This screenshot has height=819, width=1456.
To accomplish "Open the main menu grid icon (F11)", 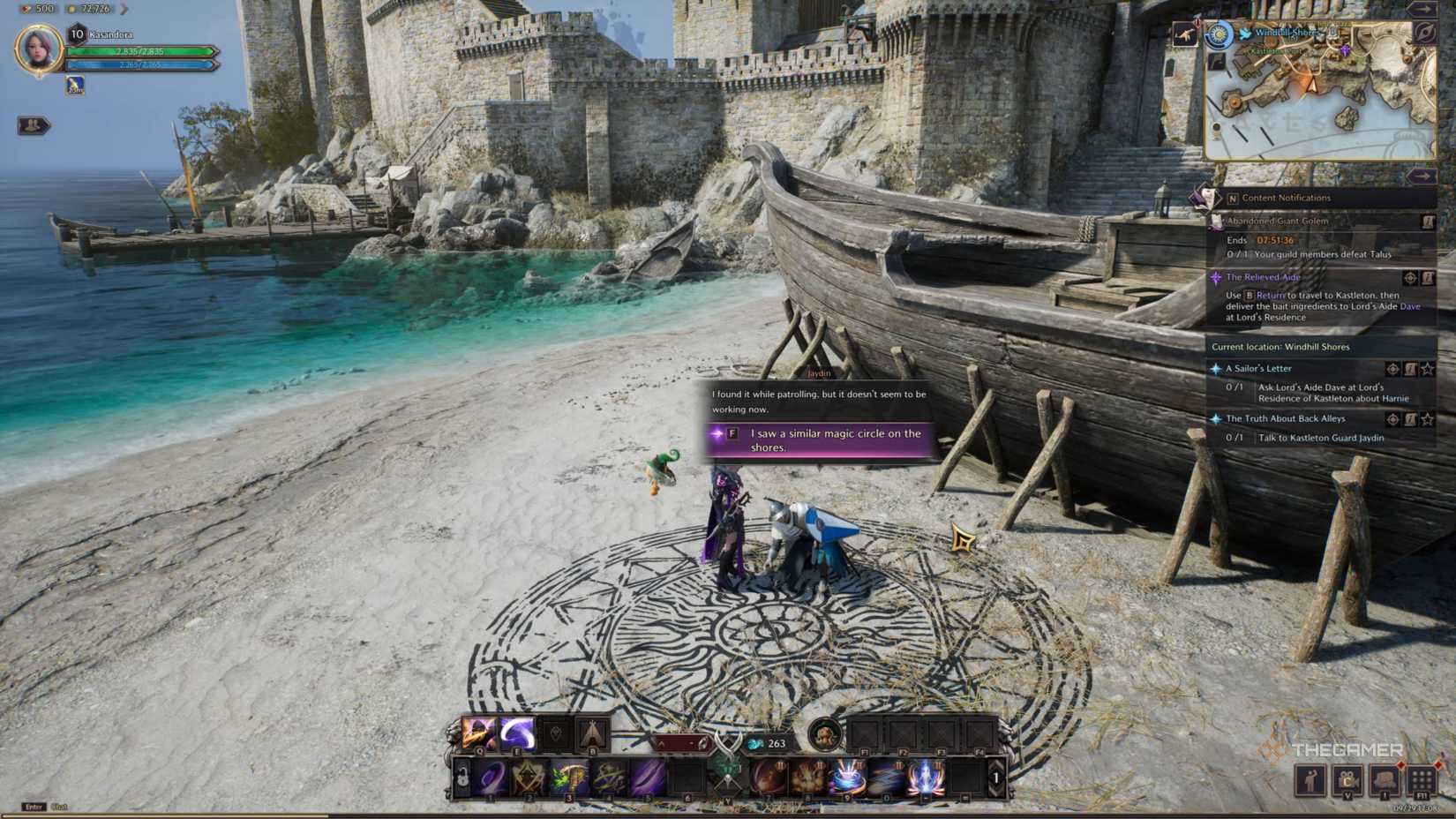I will 1423,780.
